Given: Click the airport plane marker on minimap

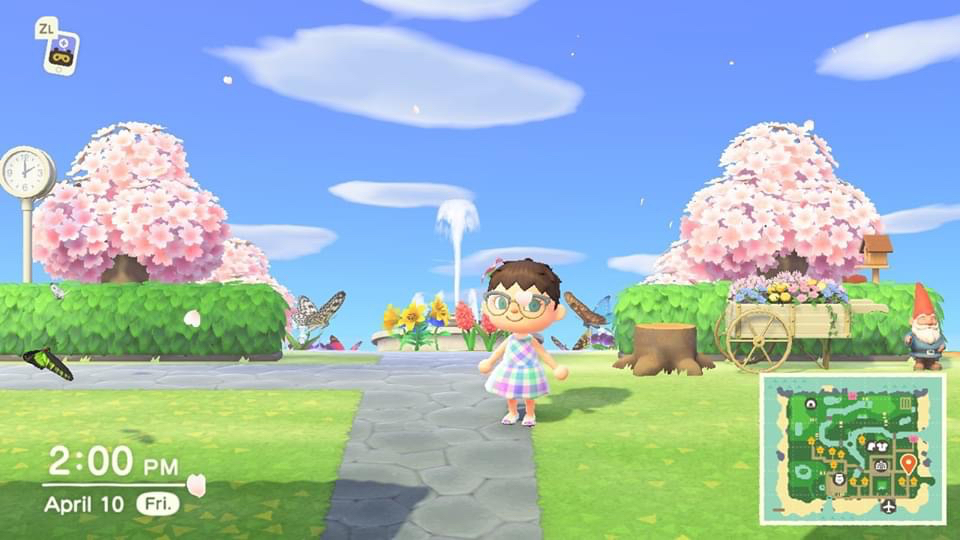Looking at the screenshot, I should pos(889,507).
